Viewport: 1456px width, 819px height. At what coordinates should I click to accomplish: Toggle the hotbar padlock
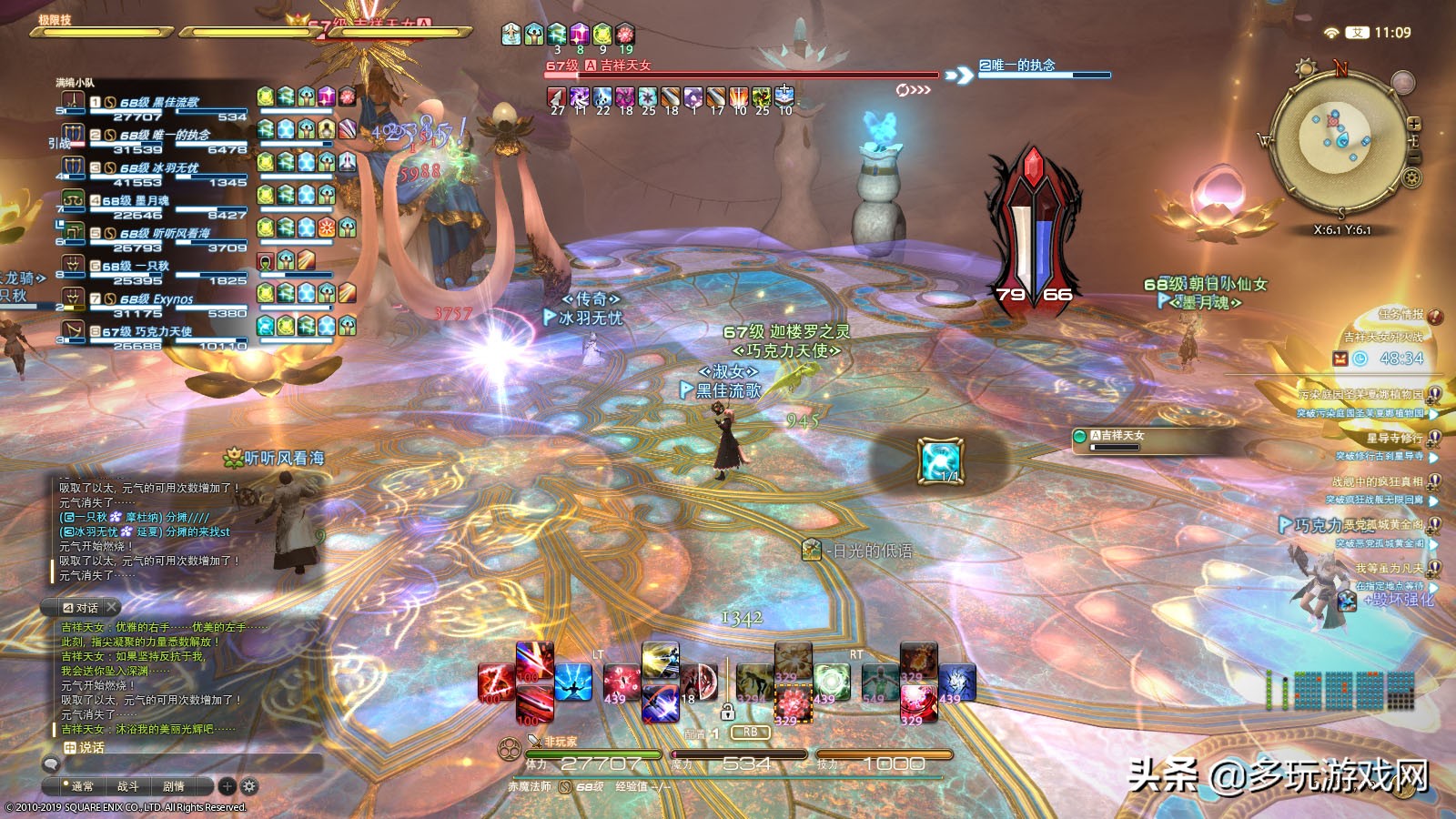click(x=727, y=712)
